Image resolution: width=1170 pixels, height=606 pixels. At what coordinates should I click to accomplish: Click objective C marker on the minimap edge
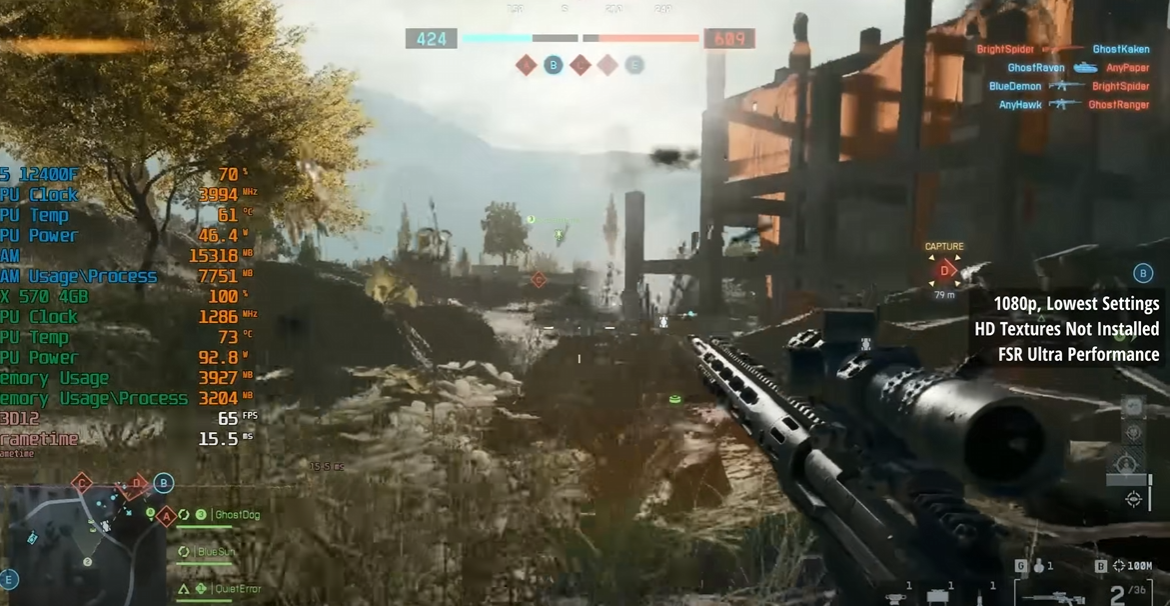(82, 483)
